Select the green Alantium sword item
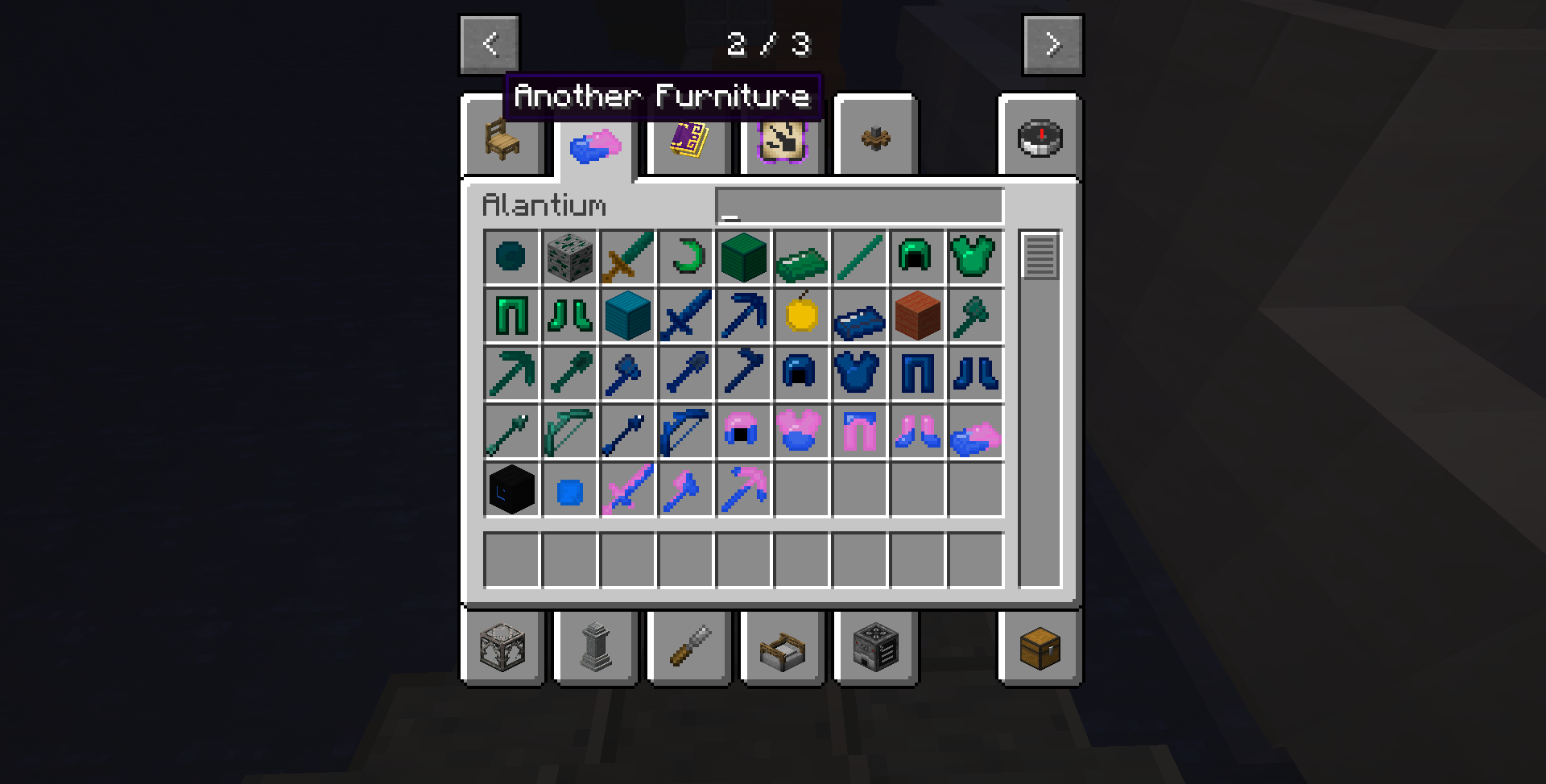Screen dimensions: 1546x784 pos(627,258)
